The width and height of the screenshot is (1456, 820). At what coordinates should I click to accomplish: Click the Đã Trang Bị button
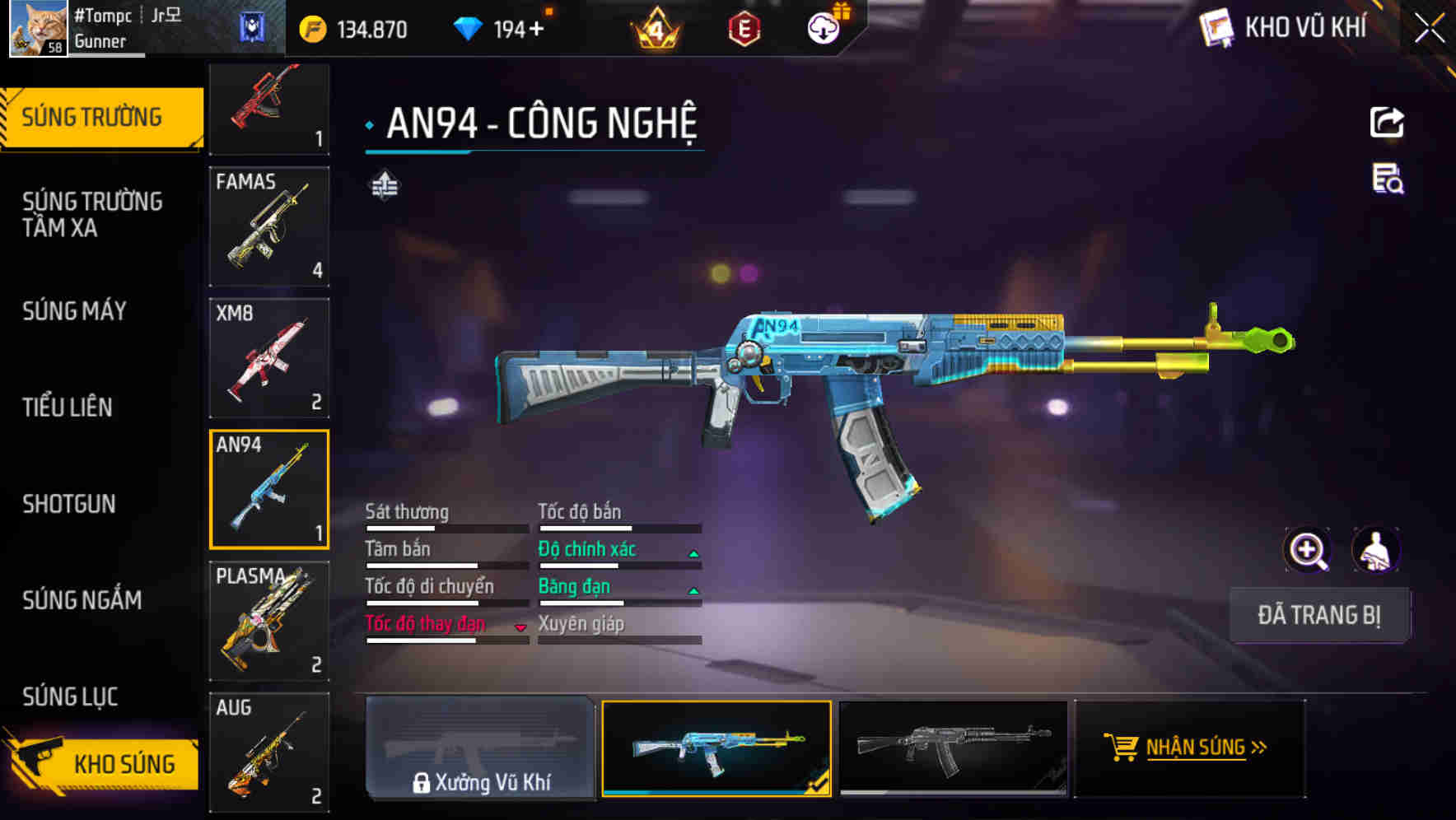pyautogui.click(x=1318, y=615)
